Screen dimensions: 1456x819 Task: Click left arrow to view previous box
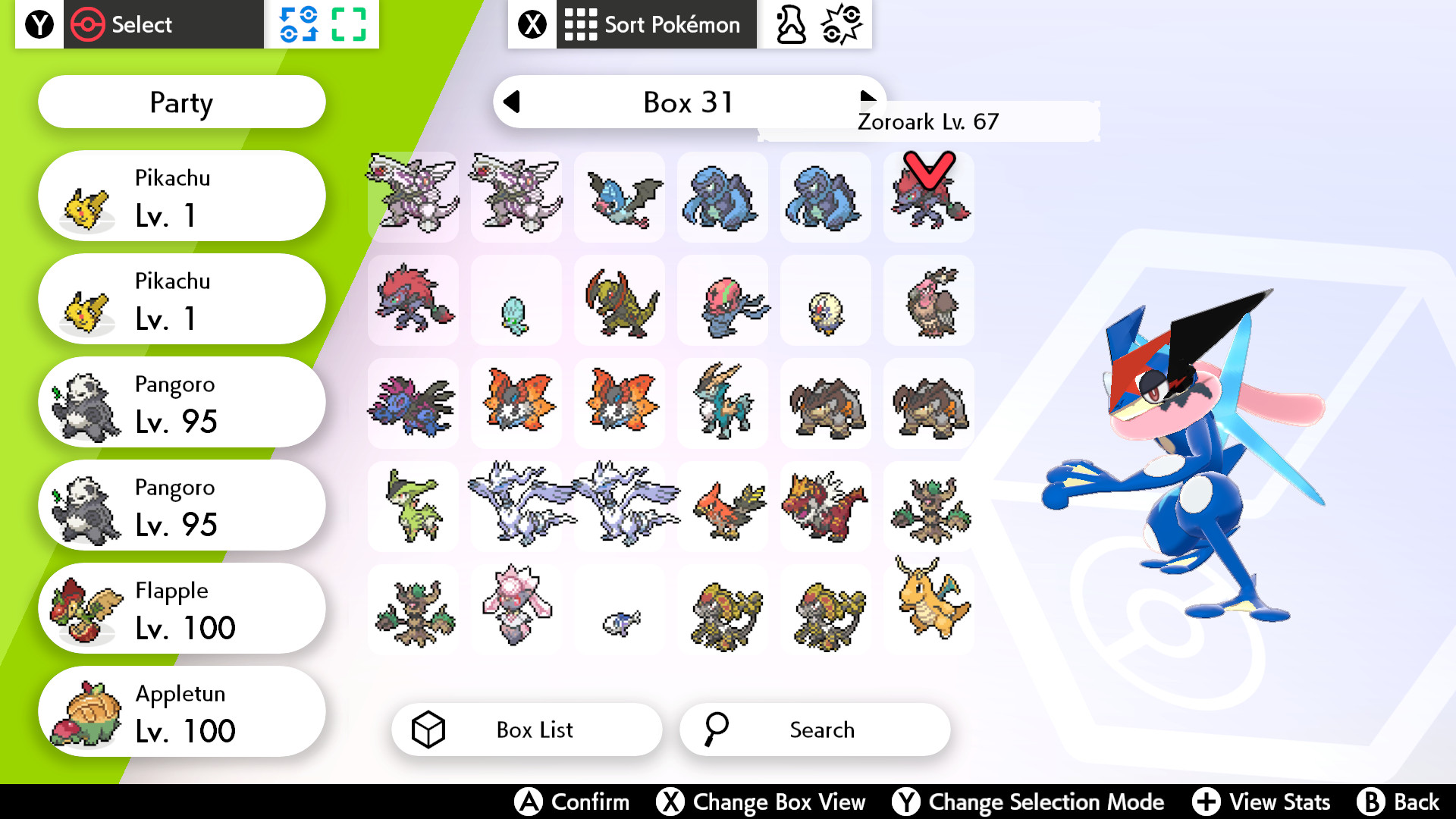513,102
